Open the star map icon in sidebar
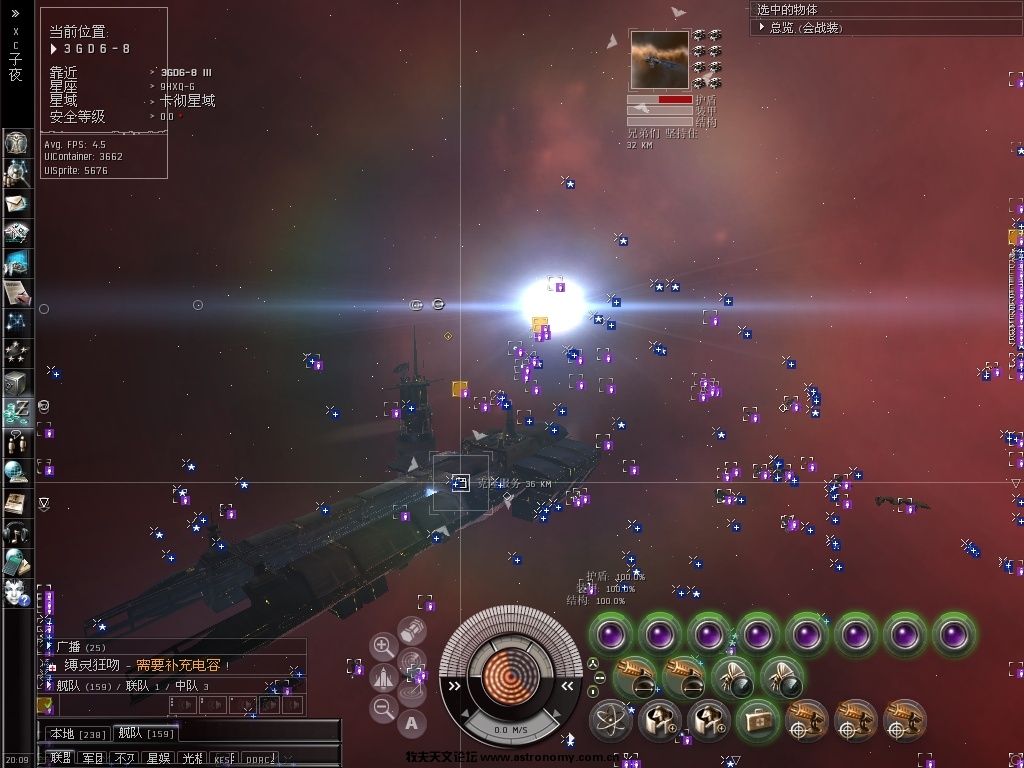 17,322
